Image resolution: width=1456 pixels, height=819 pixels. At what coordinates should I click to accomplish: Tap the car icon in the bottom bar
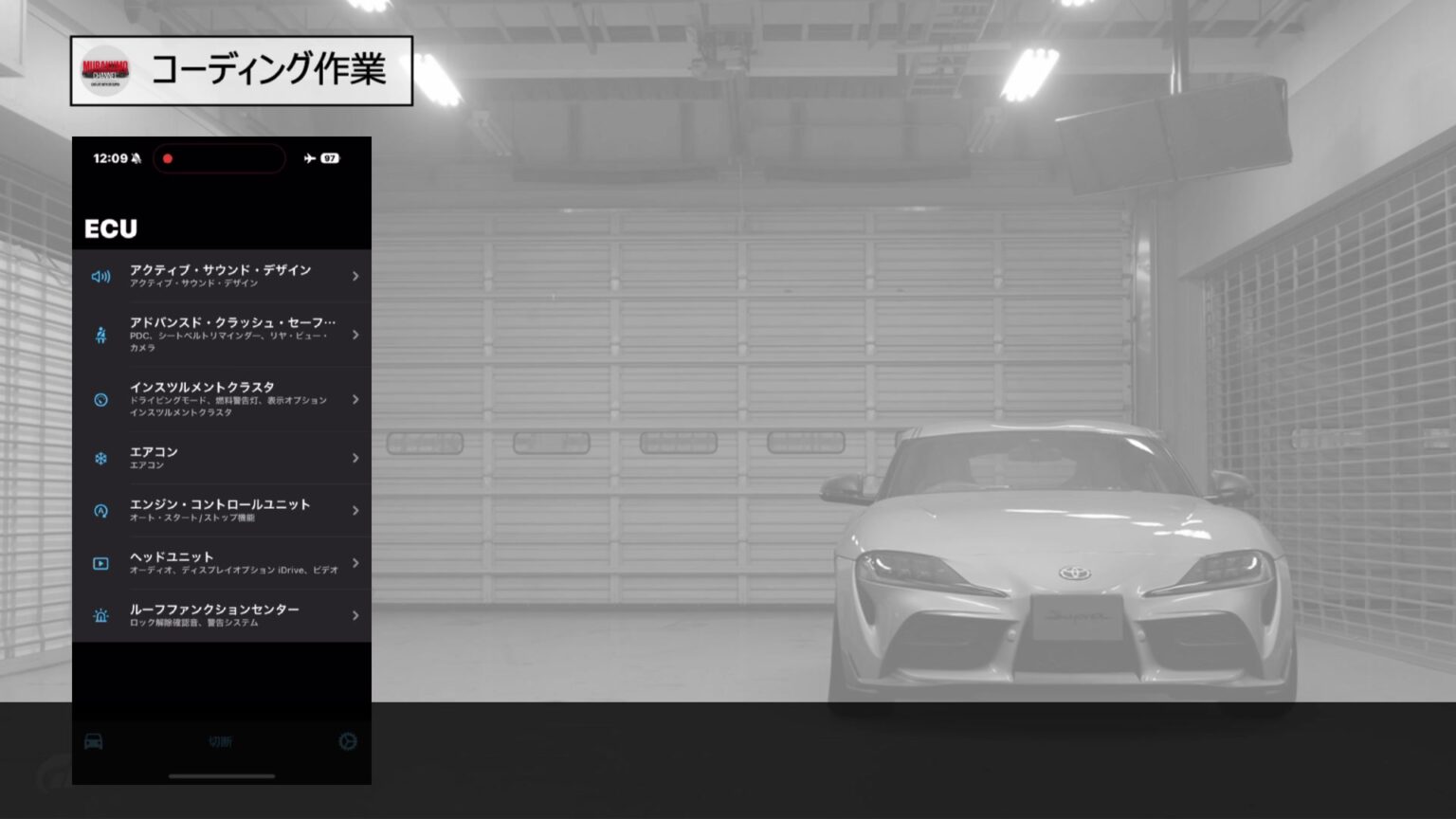tap(94, 742)
